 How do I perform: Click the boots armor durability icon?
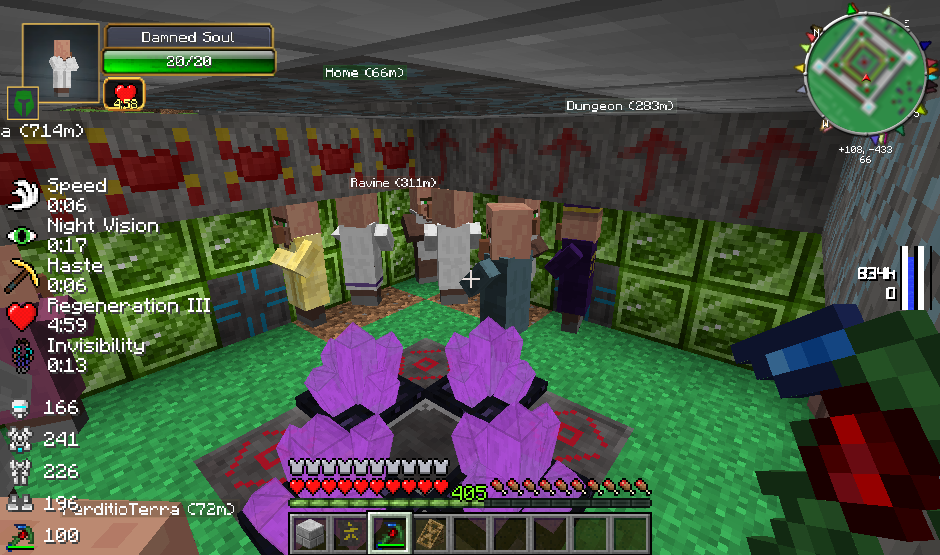click(19, 503)
